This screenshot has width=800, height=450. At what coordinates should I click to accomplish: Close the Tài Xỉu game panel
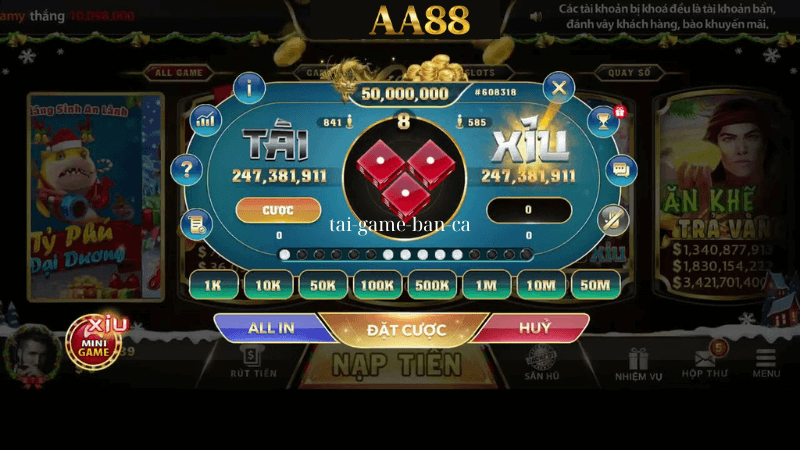tap(559, 88)
